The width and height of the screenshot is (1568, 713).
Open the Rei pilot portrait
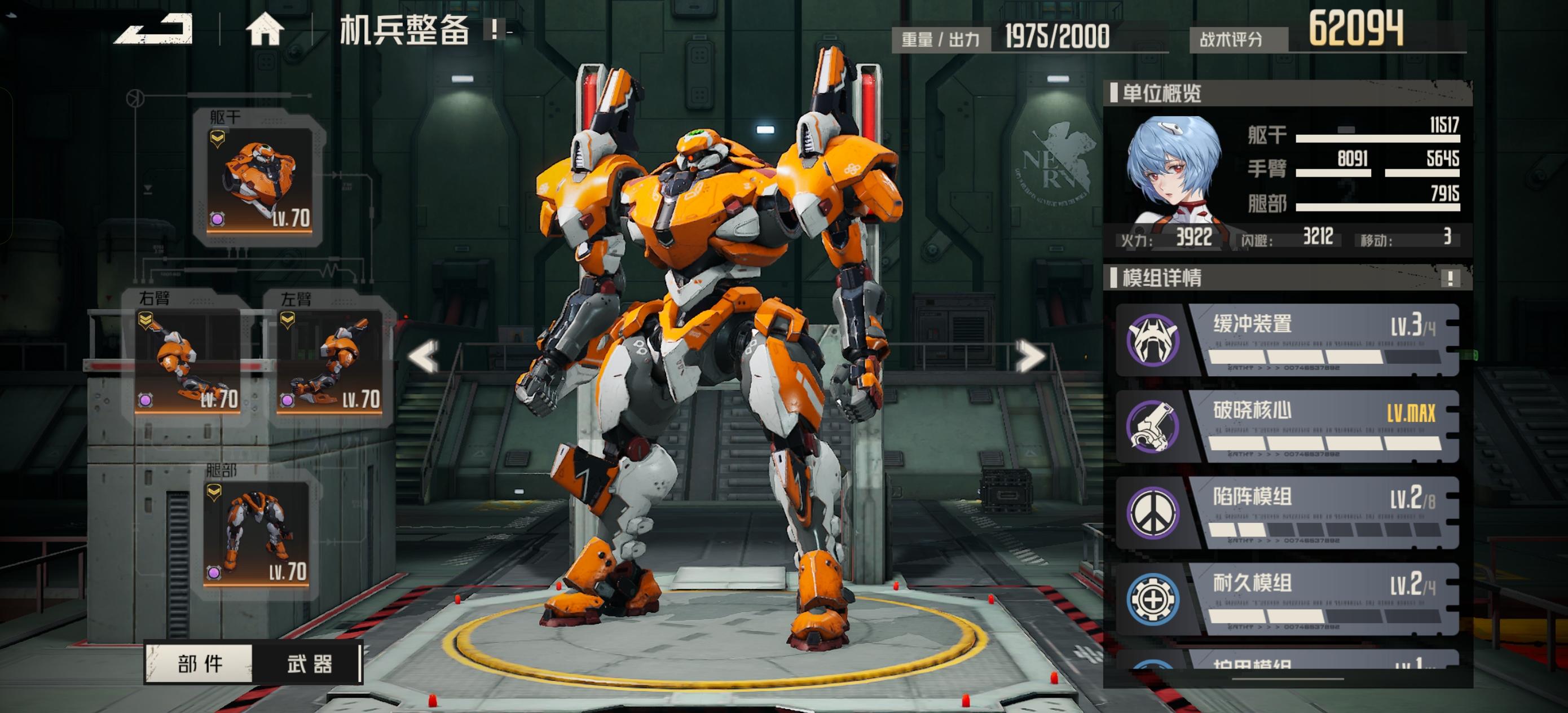coord(1173,170)
